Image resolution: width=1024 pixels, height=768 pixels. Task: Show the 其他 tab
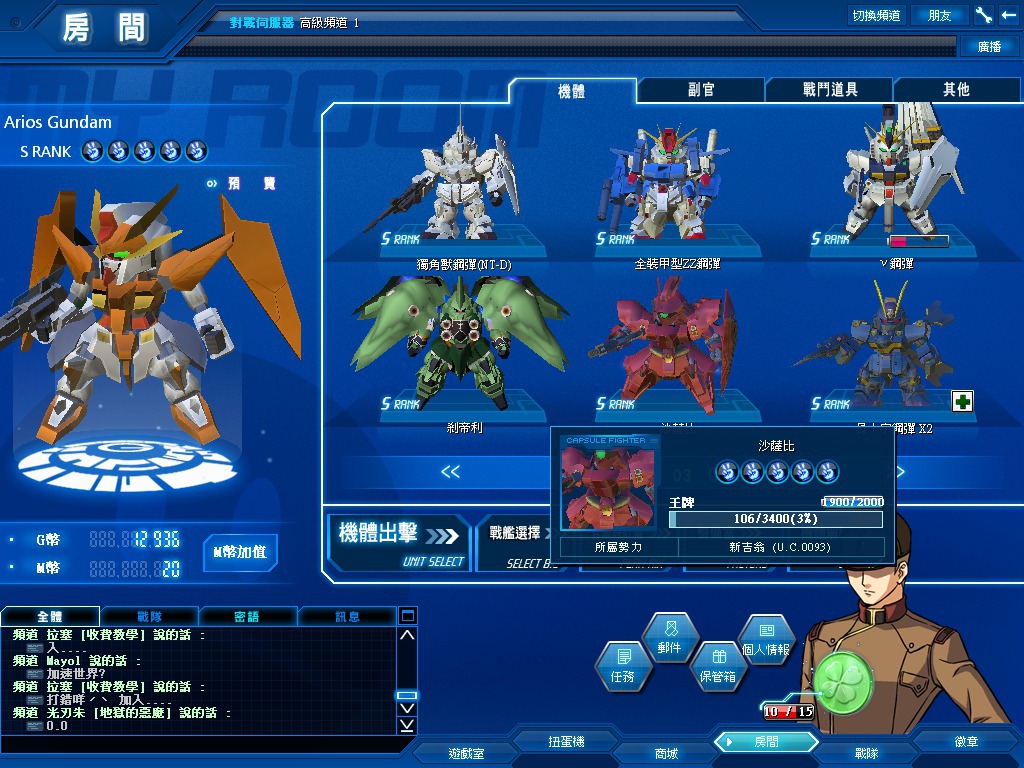956,90
